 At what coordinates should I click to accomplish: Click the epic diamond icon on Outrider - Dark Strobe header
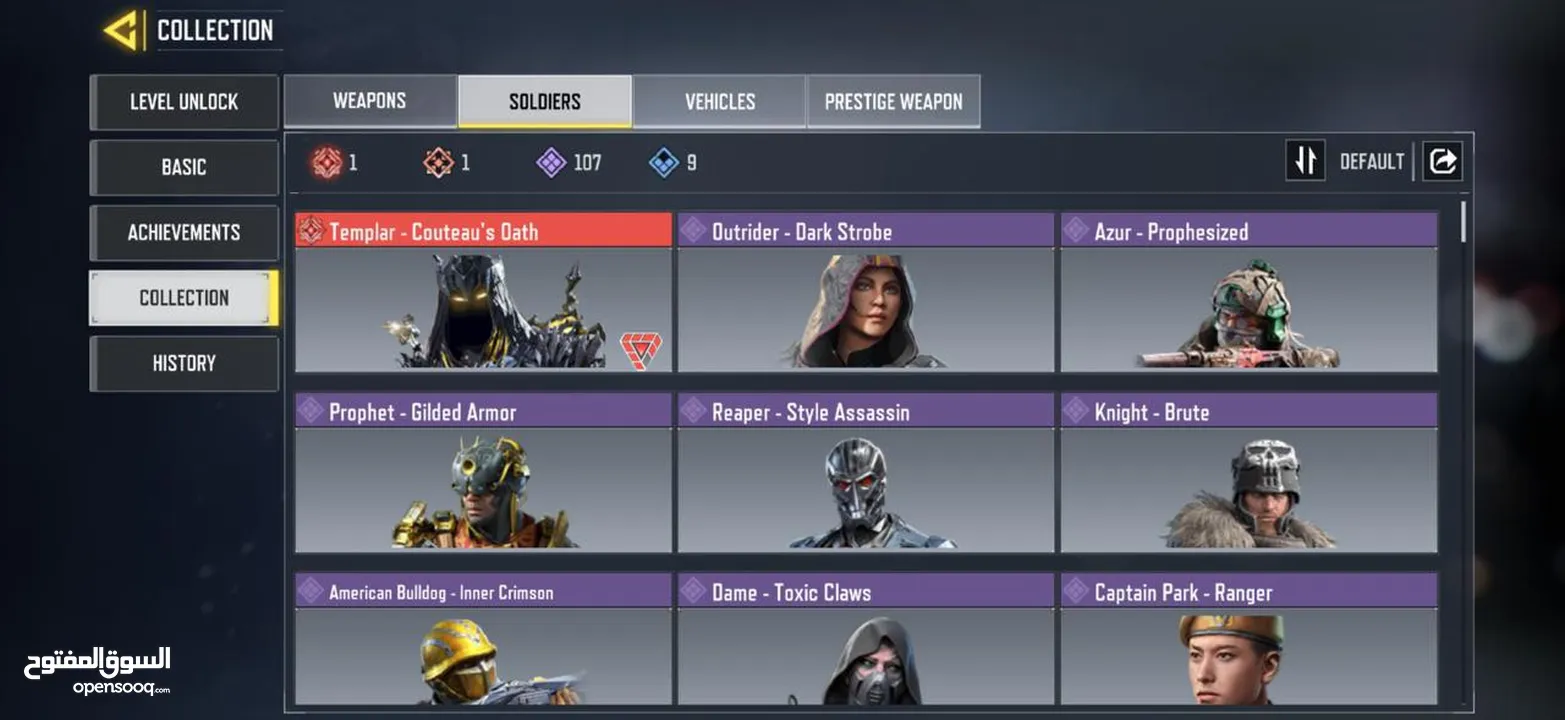coord(692,231)
